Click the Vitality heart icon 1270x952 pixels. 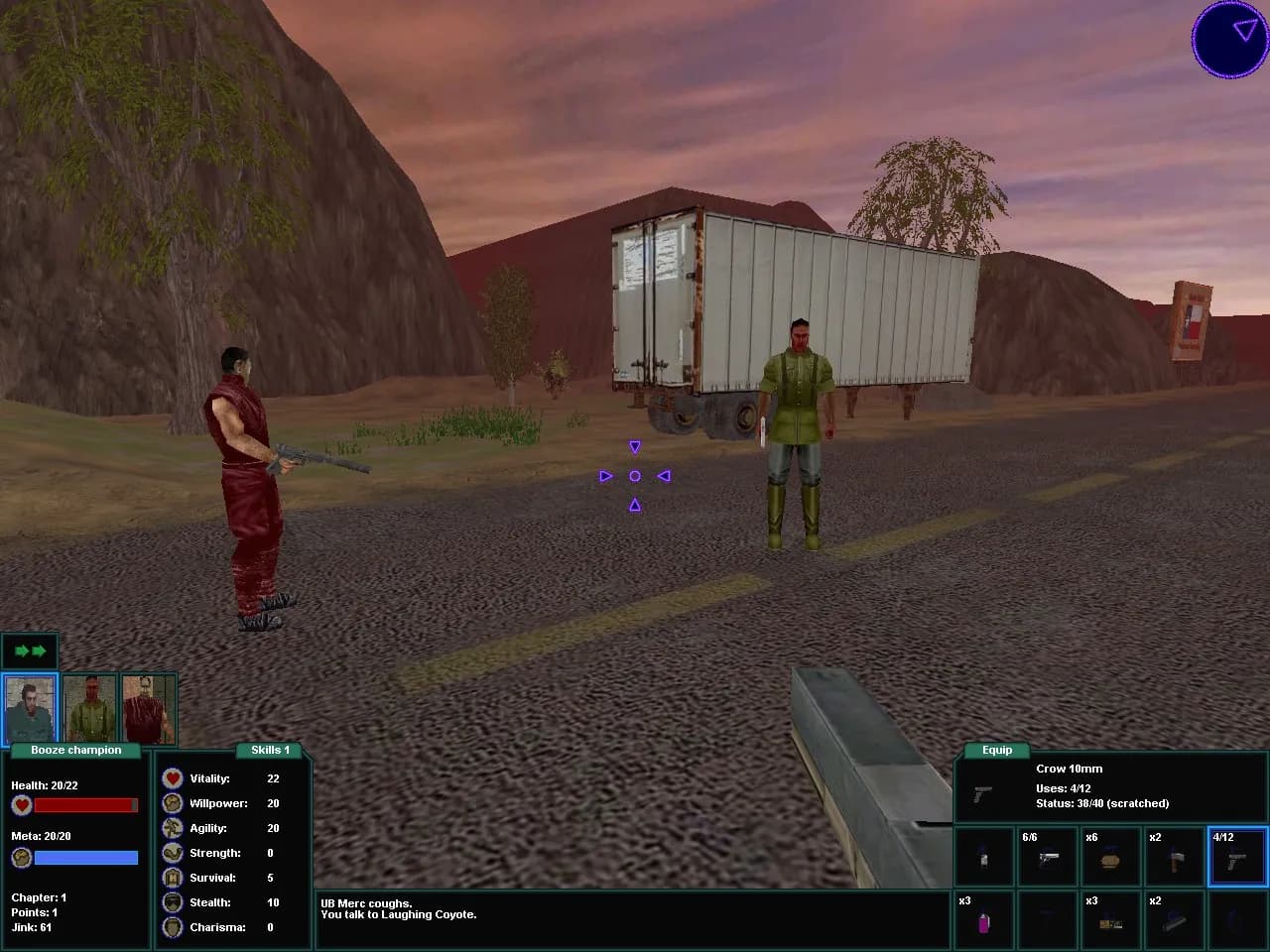172,778
